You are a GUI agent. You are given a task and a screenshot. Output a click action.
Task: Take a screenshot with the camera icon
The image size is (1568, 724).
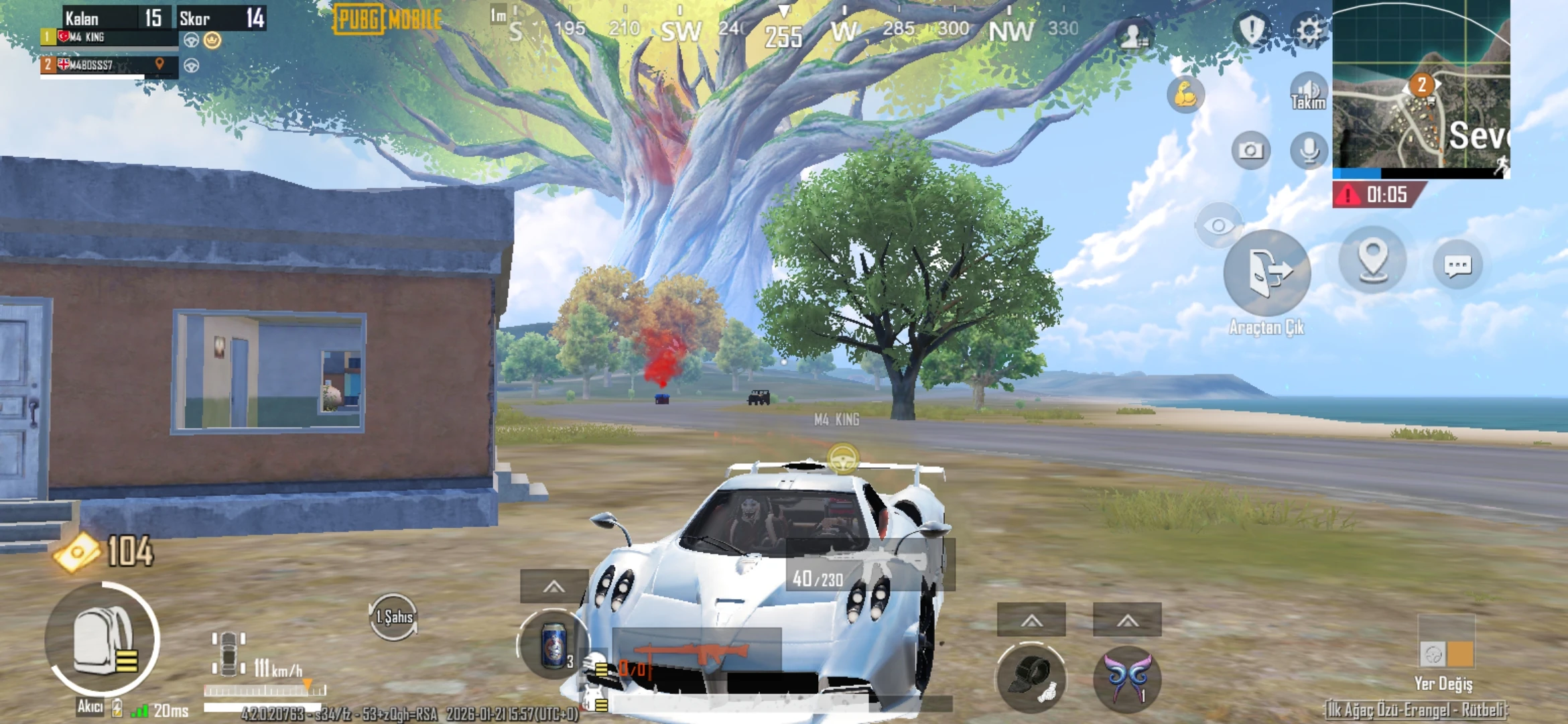1250,150
